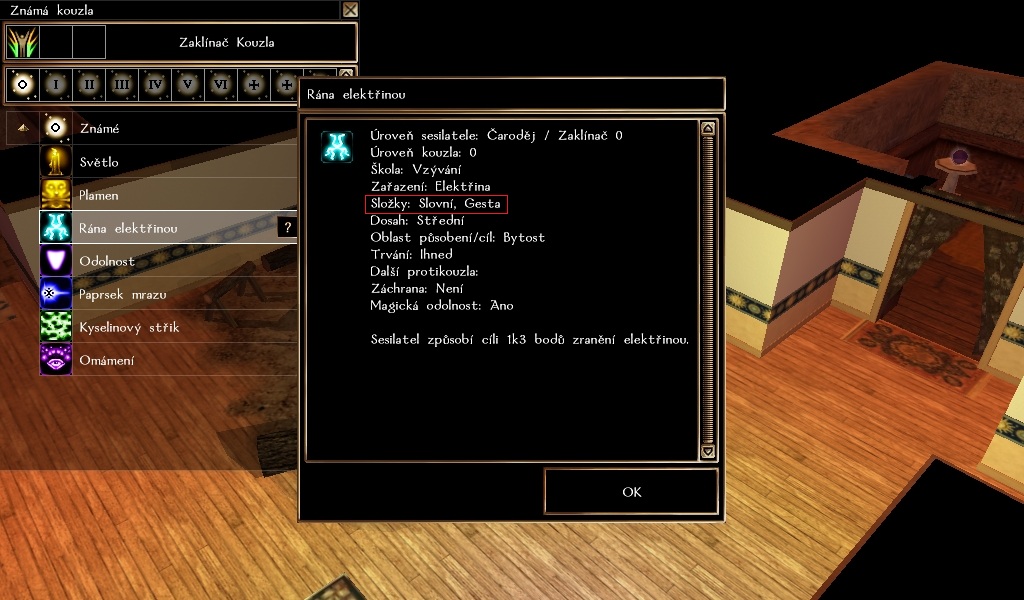
Task: Select the level 0 cantrips tab
Action: (x=22, y=85)
